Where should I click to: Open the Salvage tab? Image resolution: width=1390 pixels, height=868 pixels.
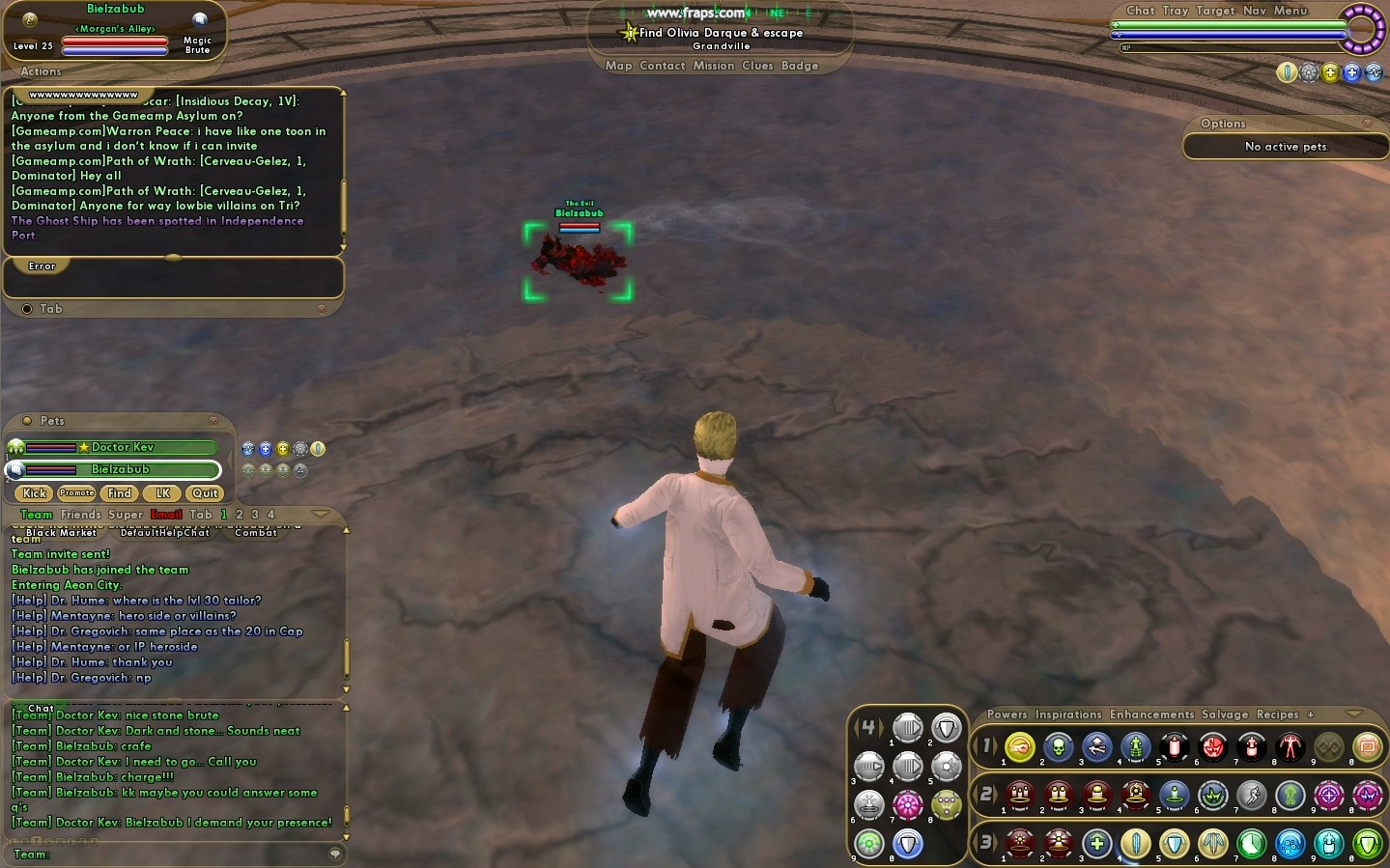point(1225,714)
